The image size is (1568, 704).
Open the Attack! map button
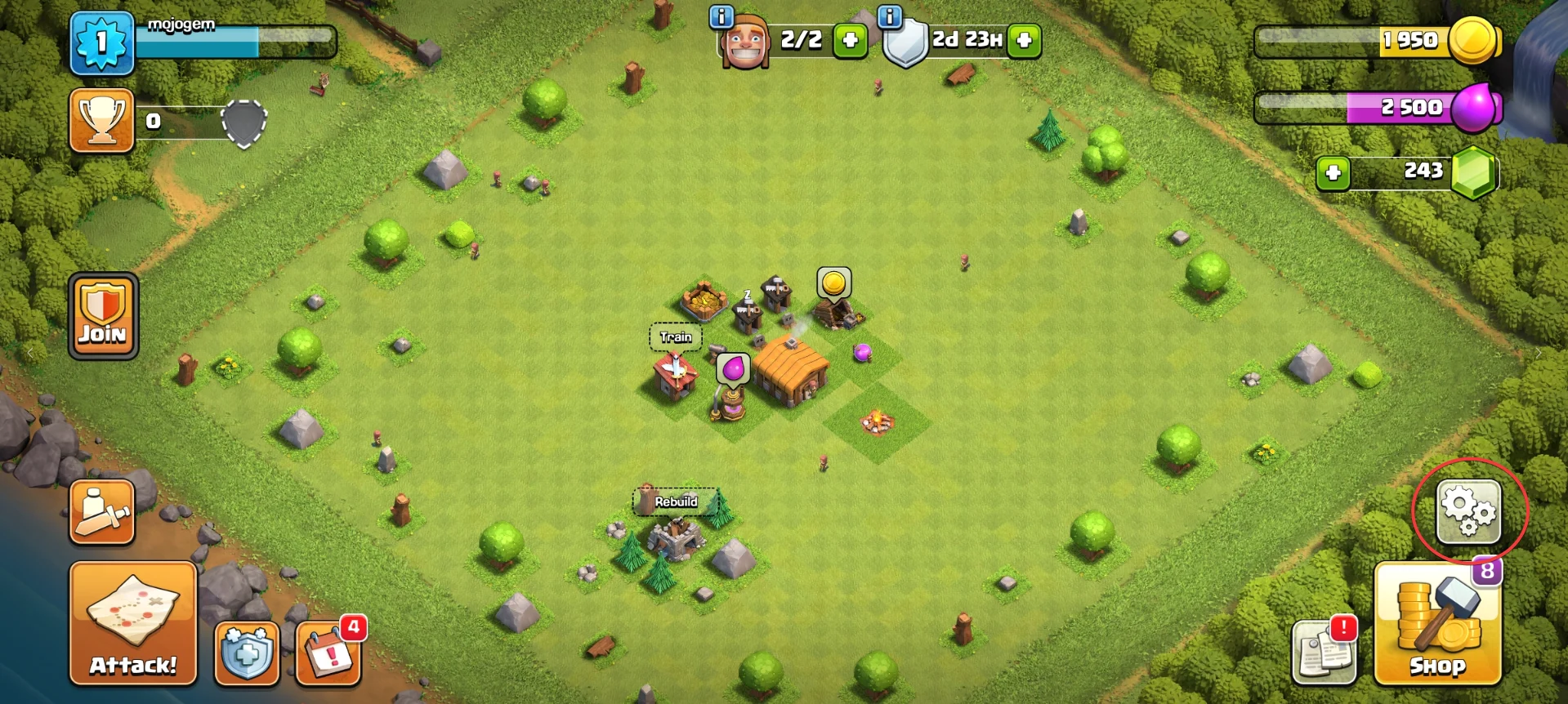tap(133, 624)
